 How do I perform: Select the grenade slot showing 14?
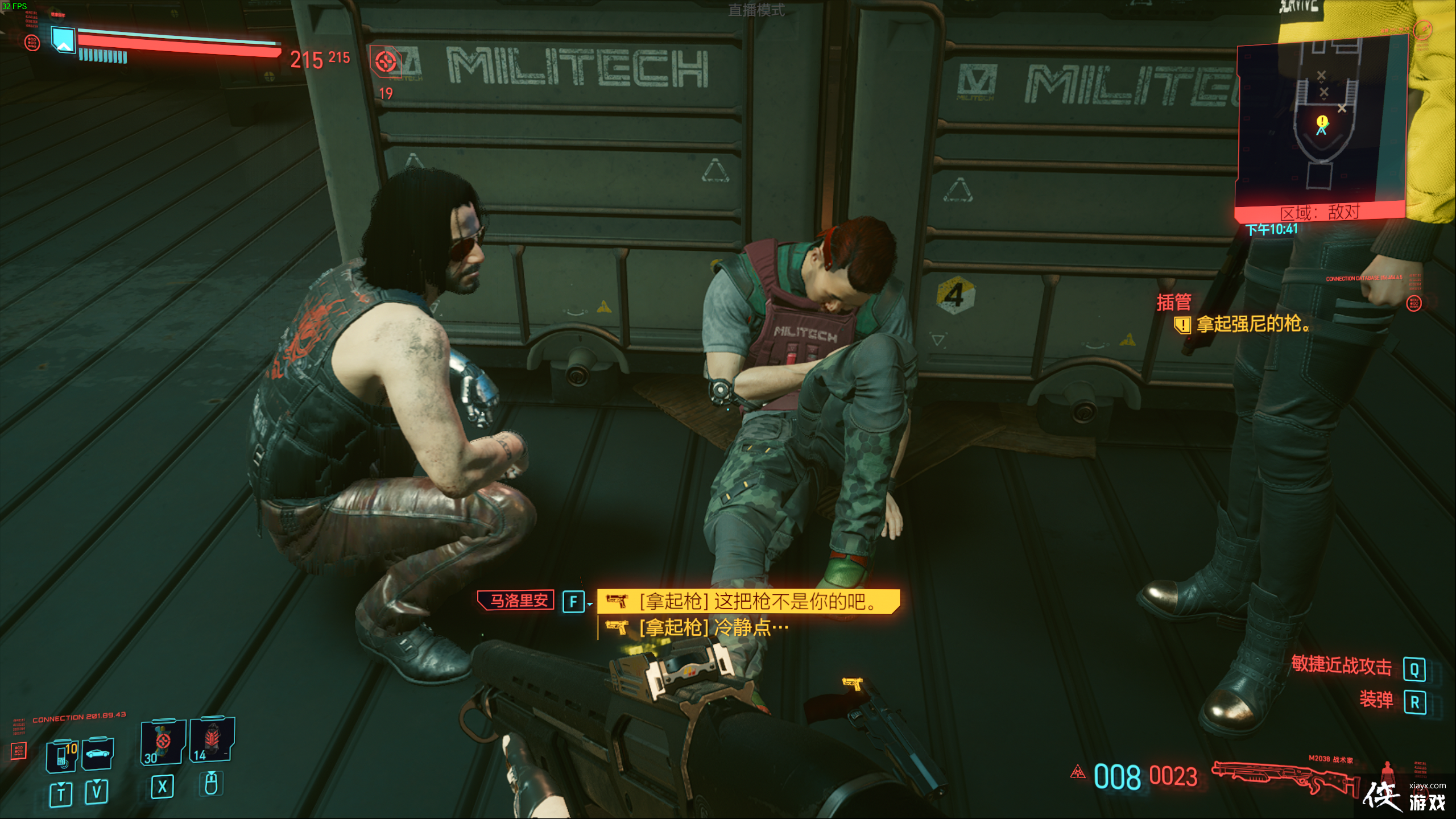[211, 739]
